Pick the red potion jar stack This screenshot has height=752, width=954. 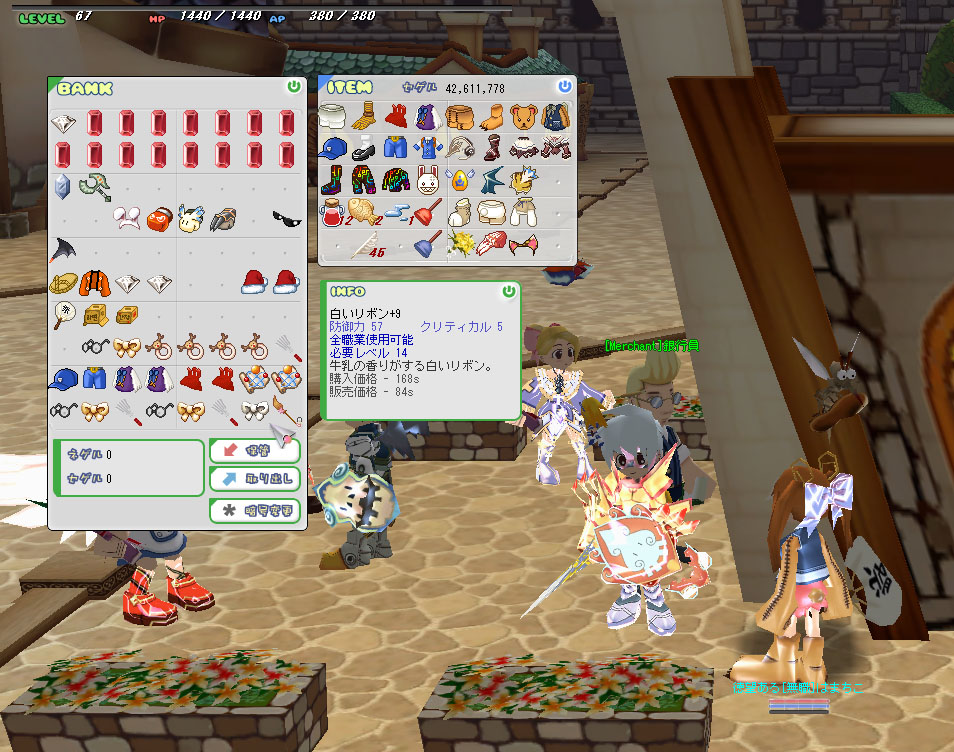click(x=333, y=212)
